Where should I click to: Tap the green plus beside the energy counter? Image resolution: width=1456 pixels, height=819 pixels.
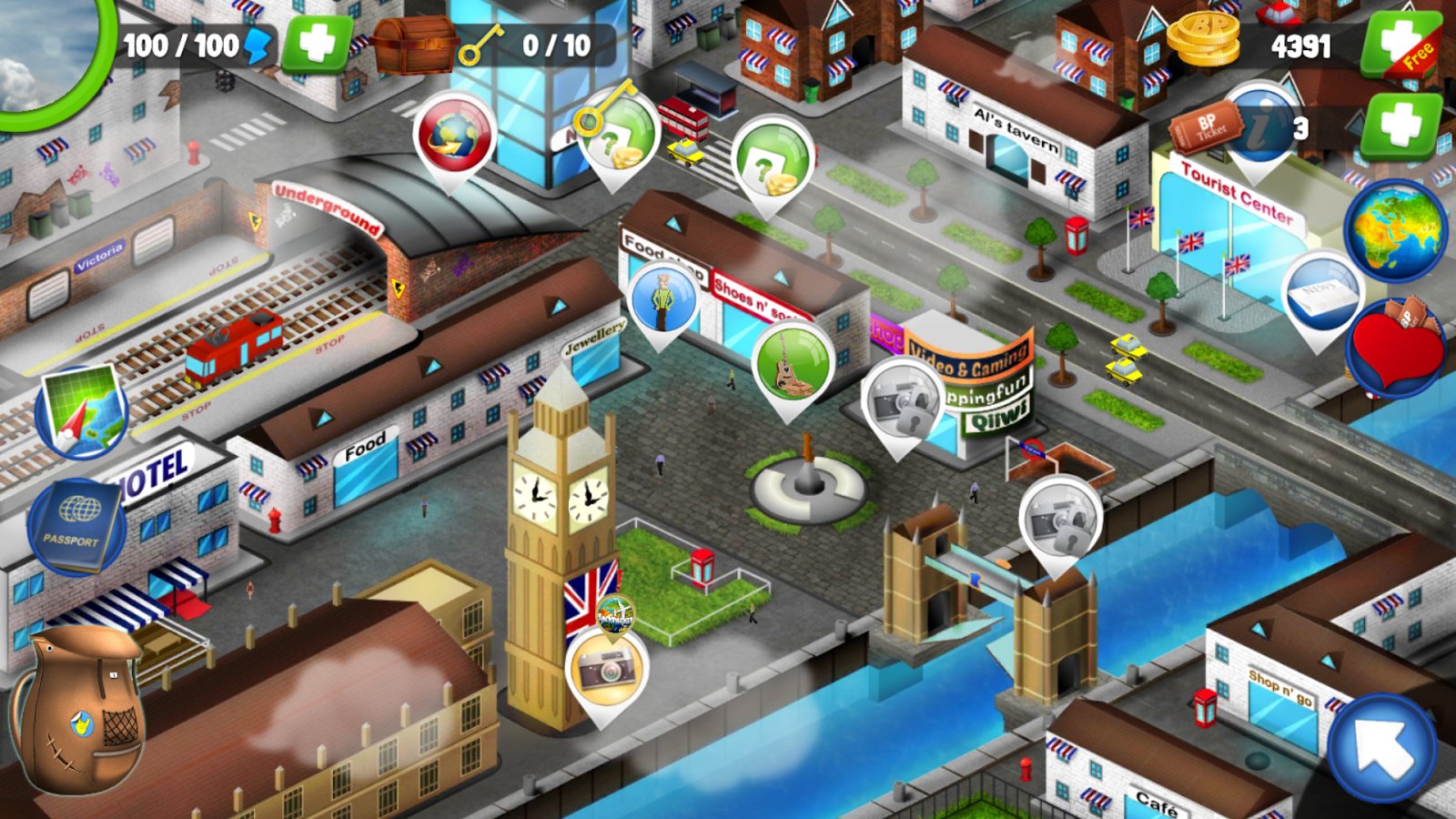(316, 44)
